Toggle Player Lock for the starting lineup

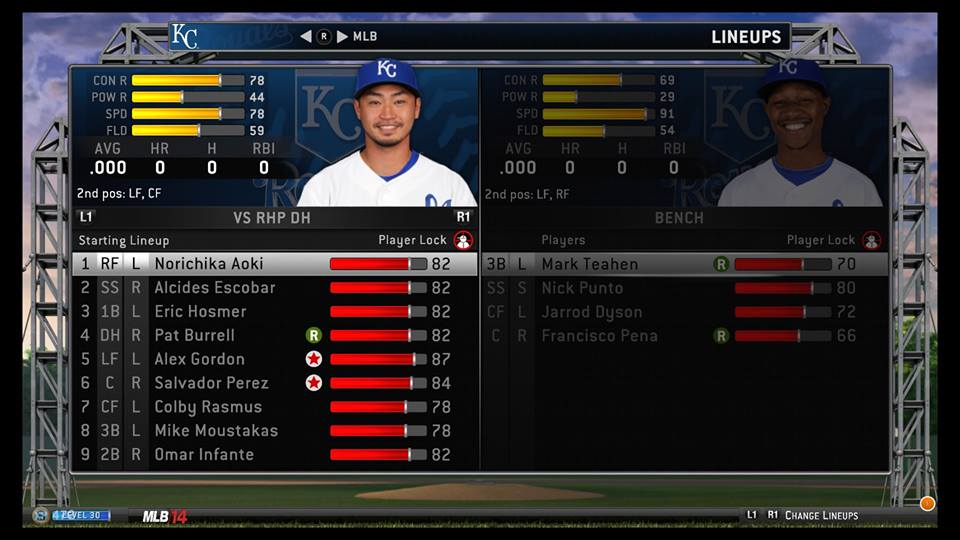tap(463, 240)
